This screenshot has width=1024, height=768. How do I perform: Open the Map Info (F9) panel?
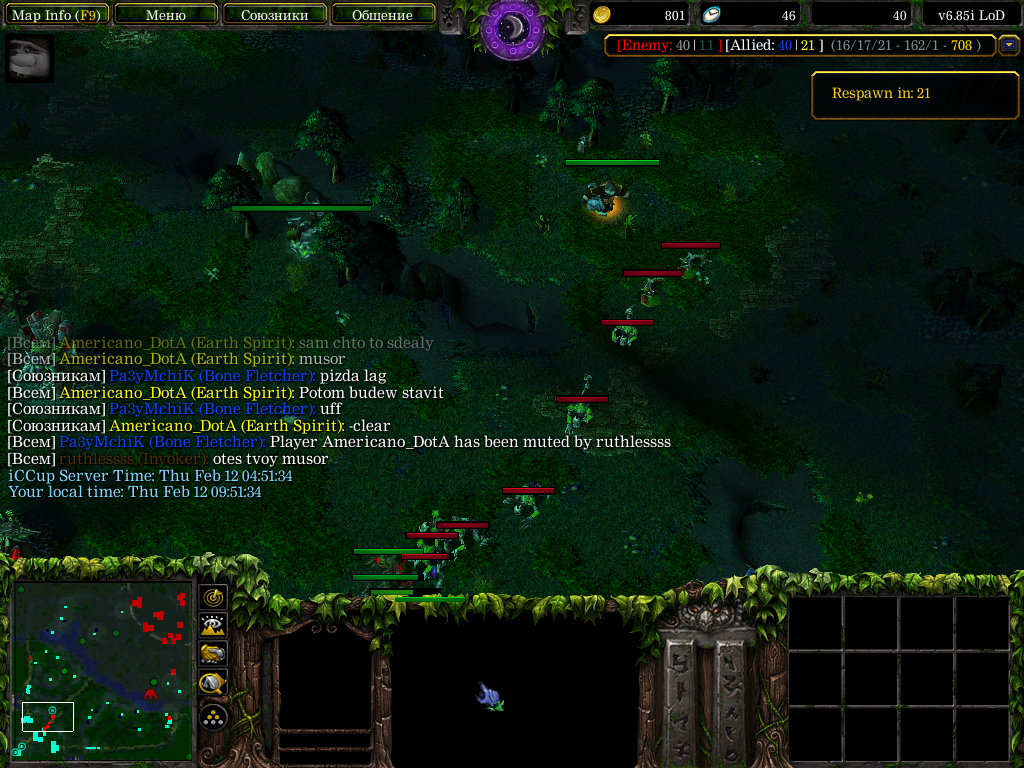56,15
